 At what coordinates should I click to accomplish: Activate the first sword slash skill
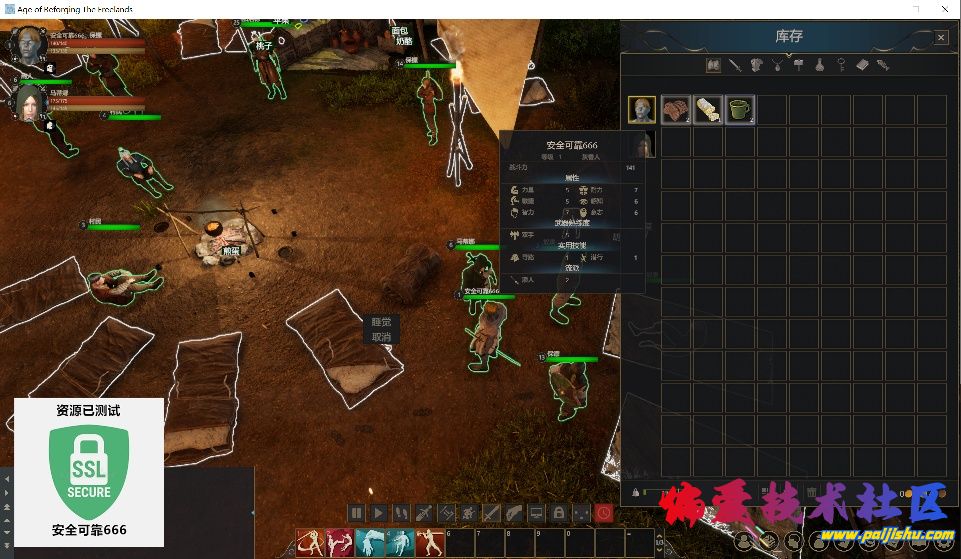(311, 543)
